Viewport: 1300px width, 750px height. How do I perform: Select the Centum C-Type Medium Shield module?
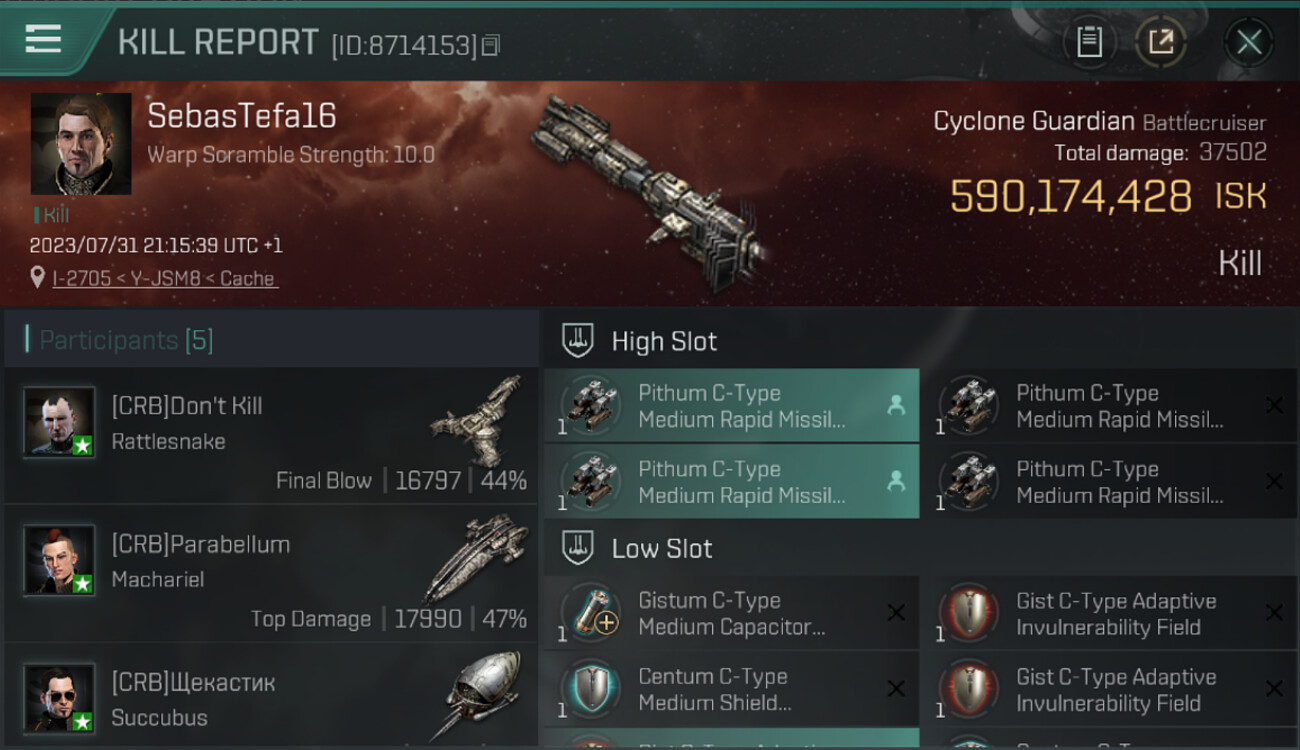point(731,689)
